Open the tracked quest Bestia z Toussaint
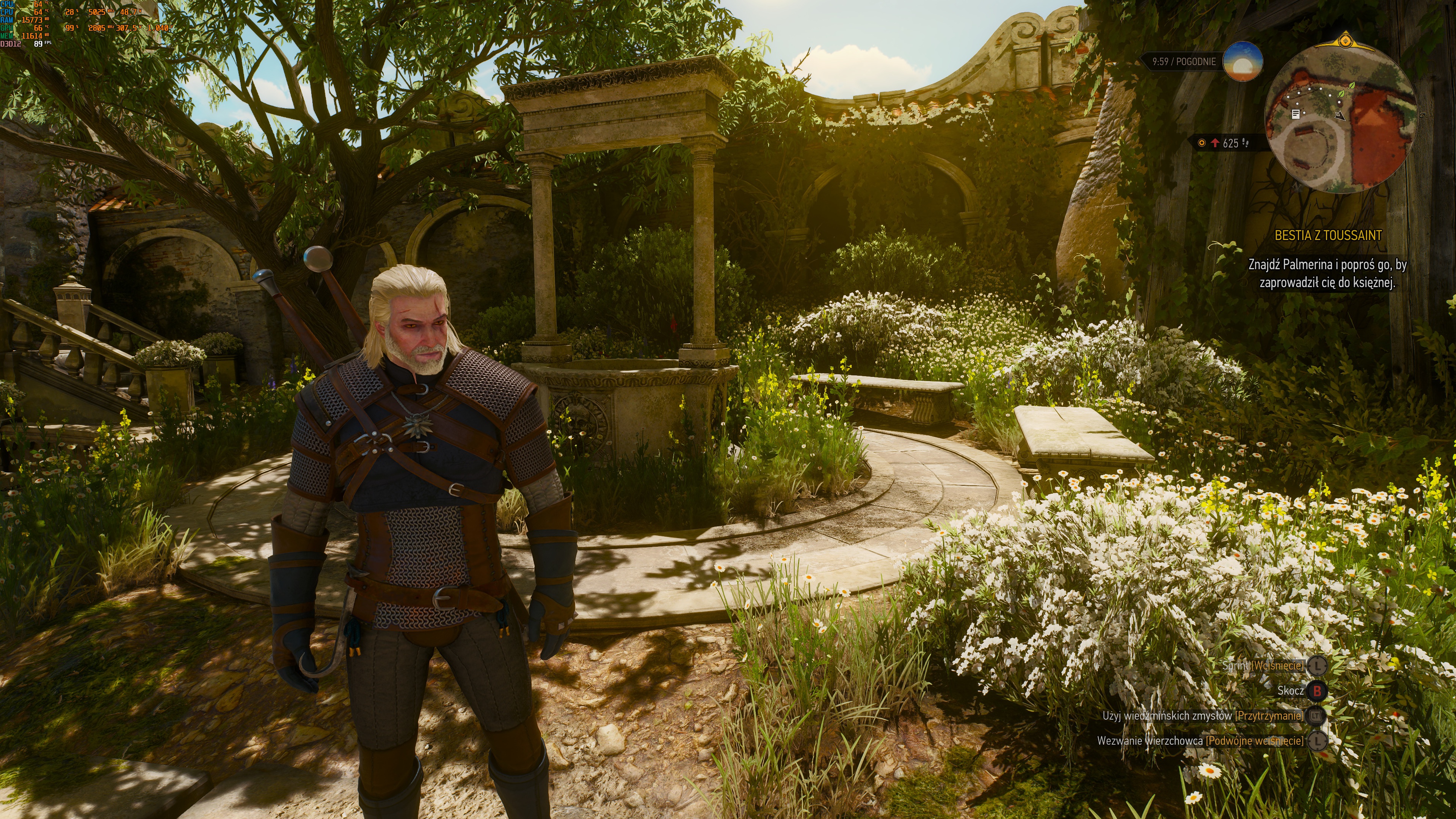 1328,236
